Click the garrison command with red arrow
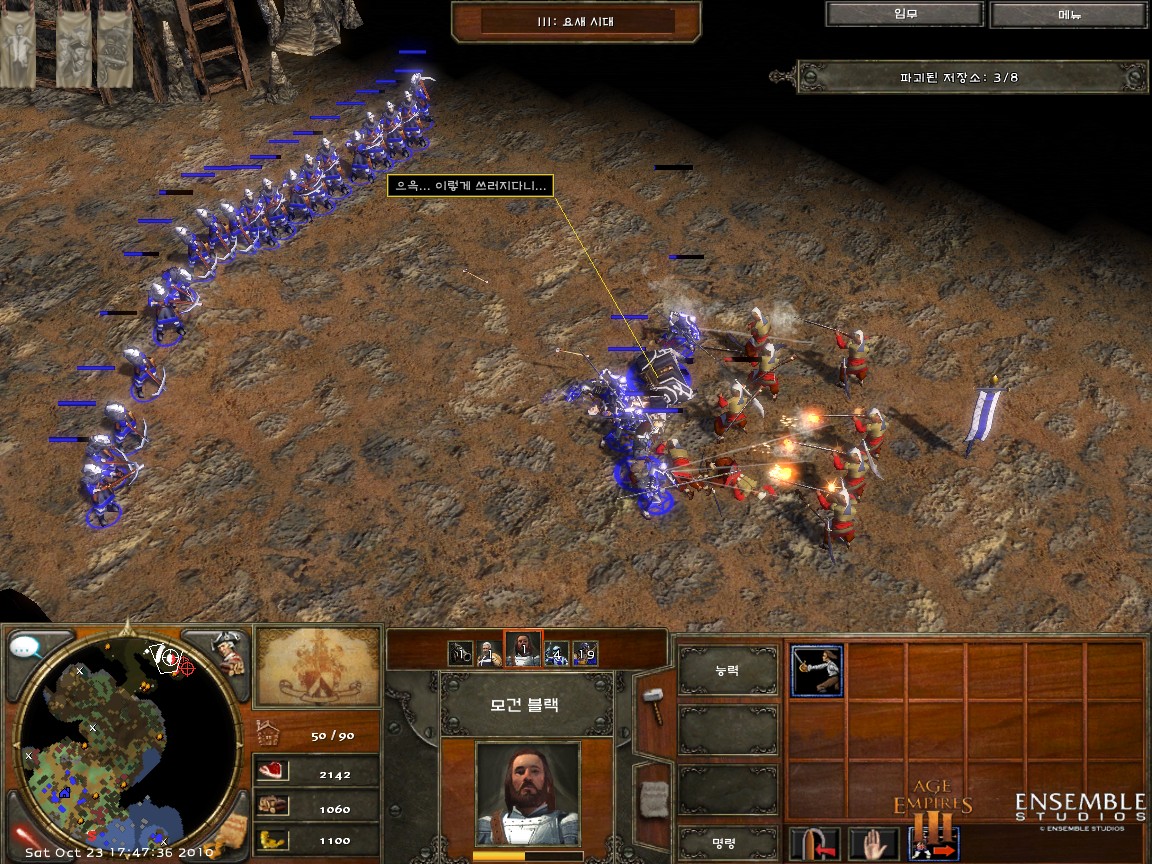Screen dimensions: 1152x864 813,845
